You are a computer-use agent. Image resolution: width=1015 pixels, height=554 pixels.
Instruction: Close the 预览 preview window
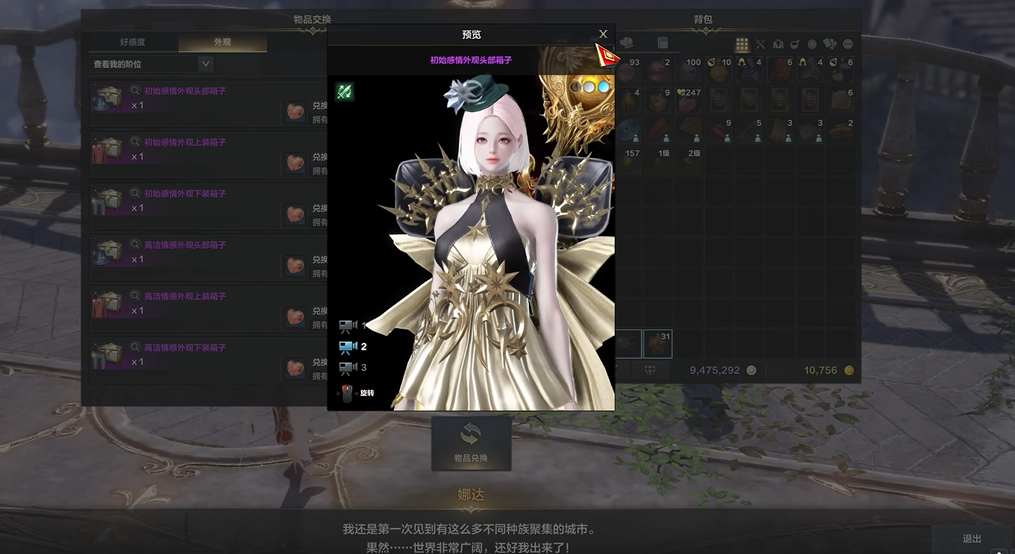click(x=603, y=34)
